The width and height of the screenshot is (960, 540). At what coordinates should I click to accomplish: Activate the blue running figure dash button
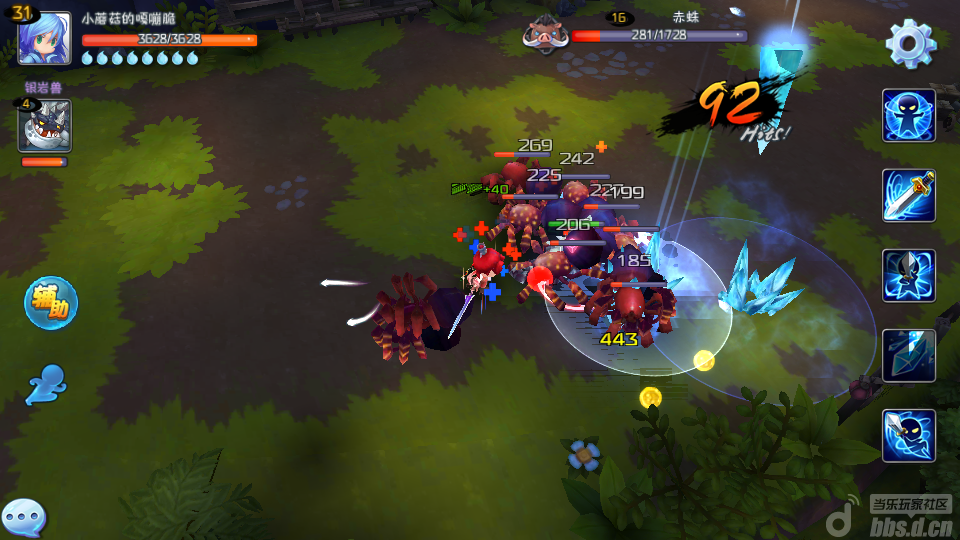[x=47, y=385]
